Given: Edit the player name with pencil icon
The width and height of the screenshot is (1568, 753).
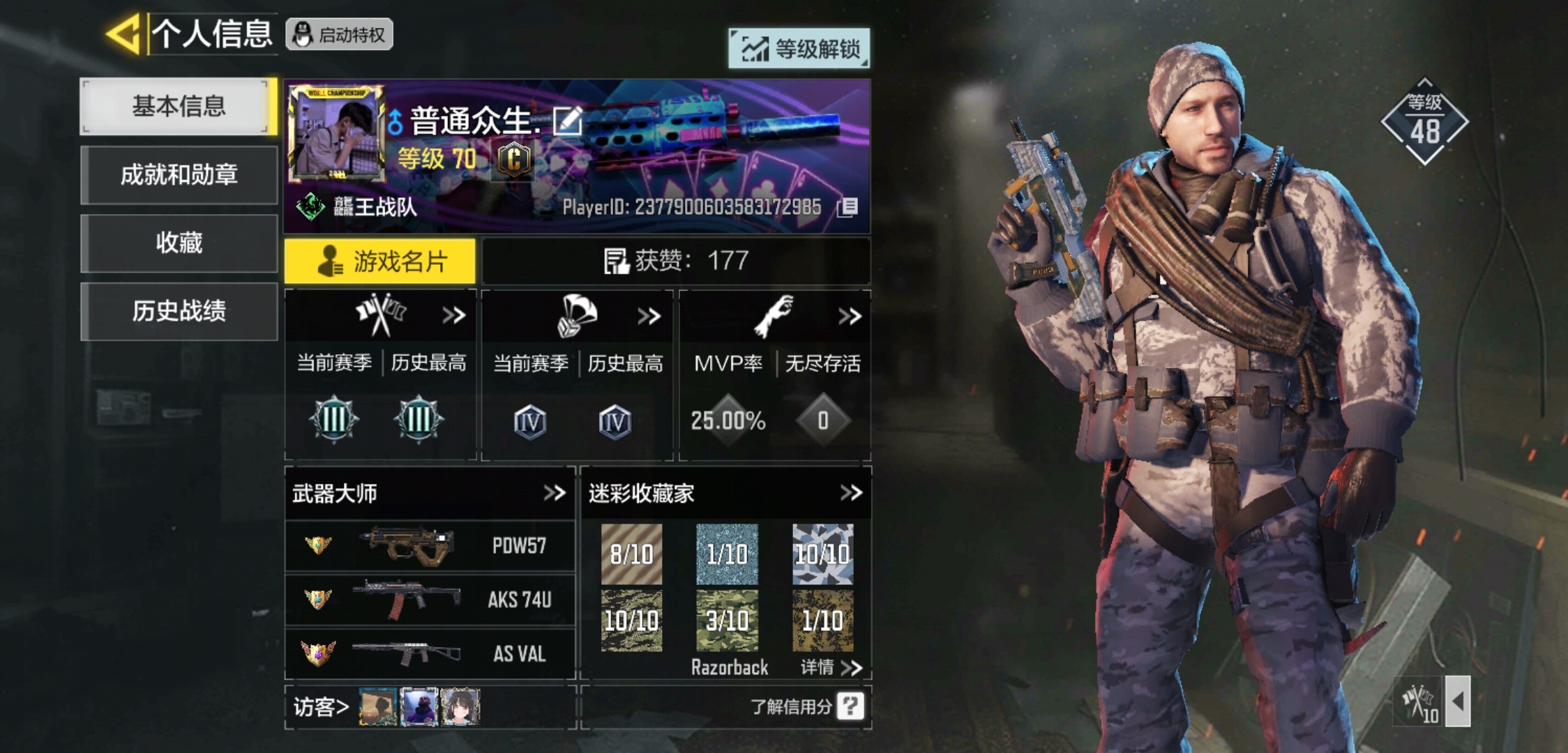Looking at the screenshot, I should 567,121.
